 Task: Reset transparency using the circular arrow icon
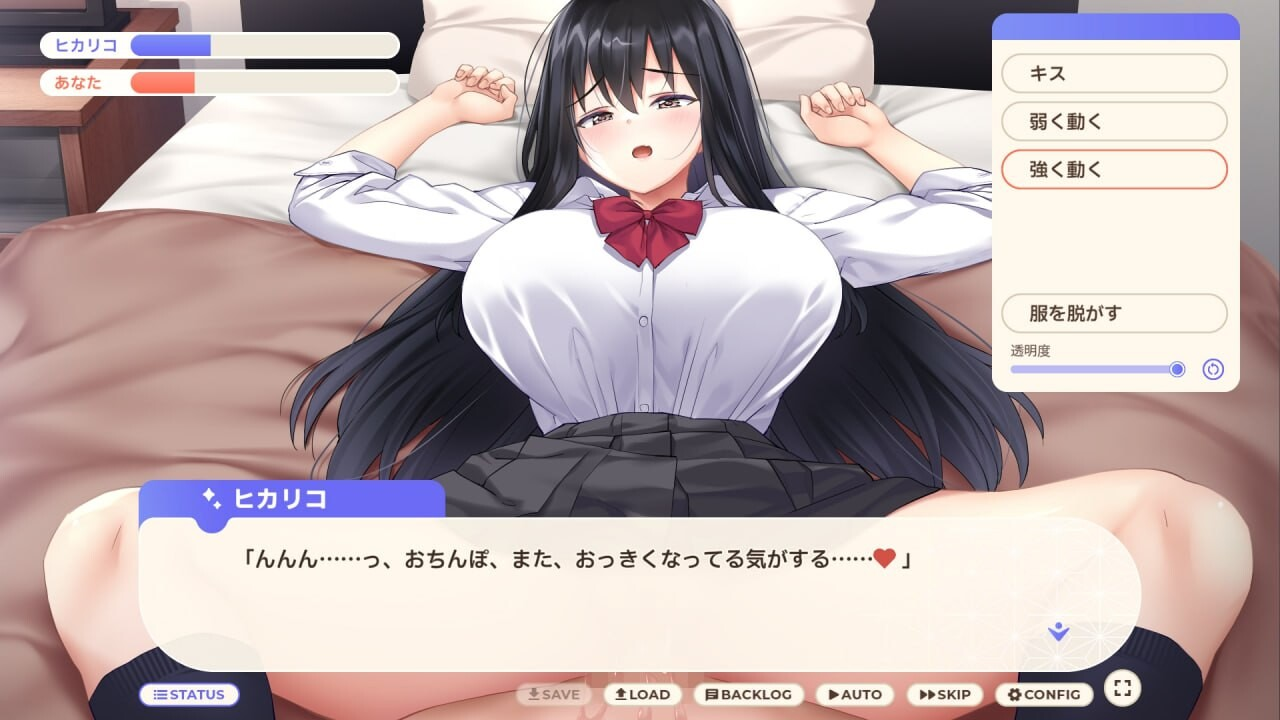pos(1213,369)
